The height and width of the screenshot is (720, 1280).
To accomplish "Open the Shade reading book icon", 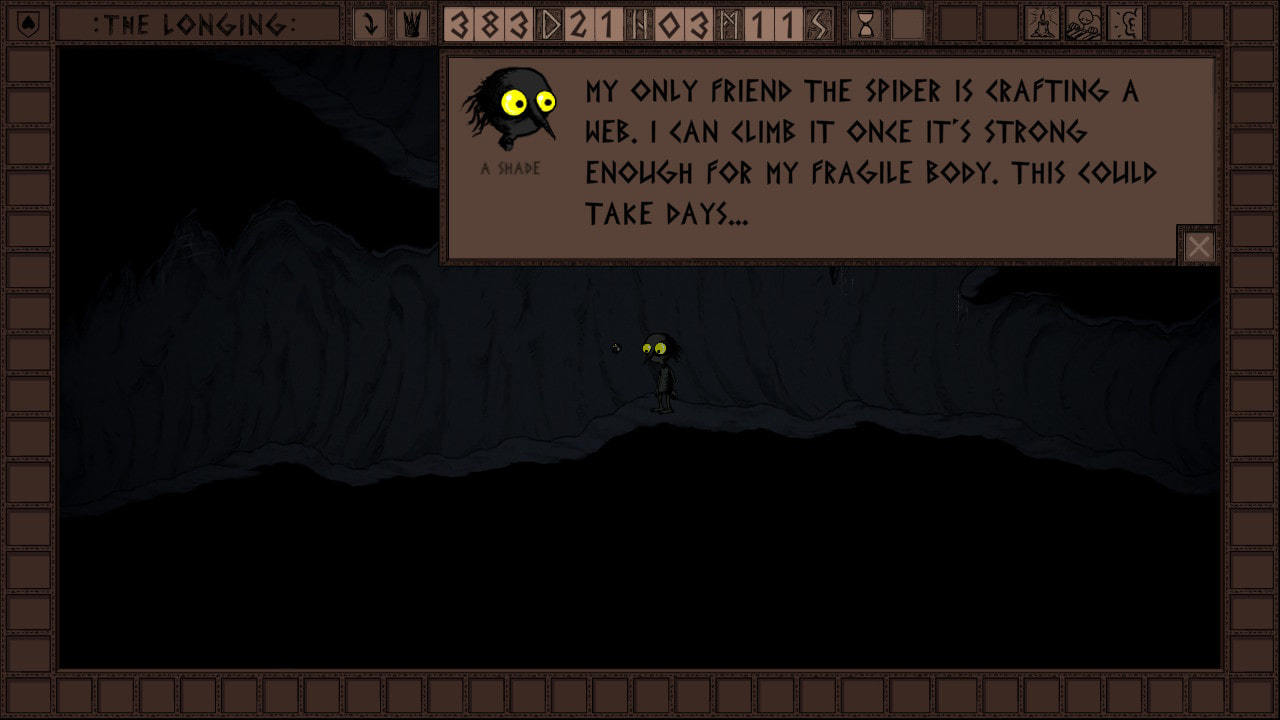I will coord(1084,24).
